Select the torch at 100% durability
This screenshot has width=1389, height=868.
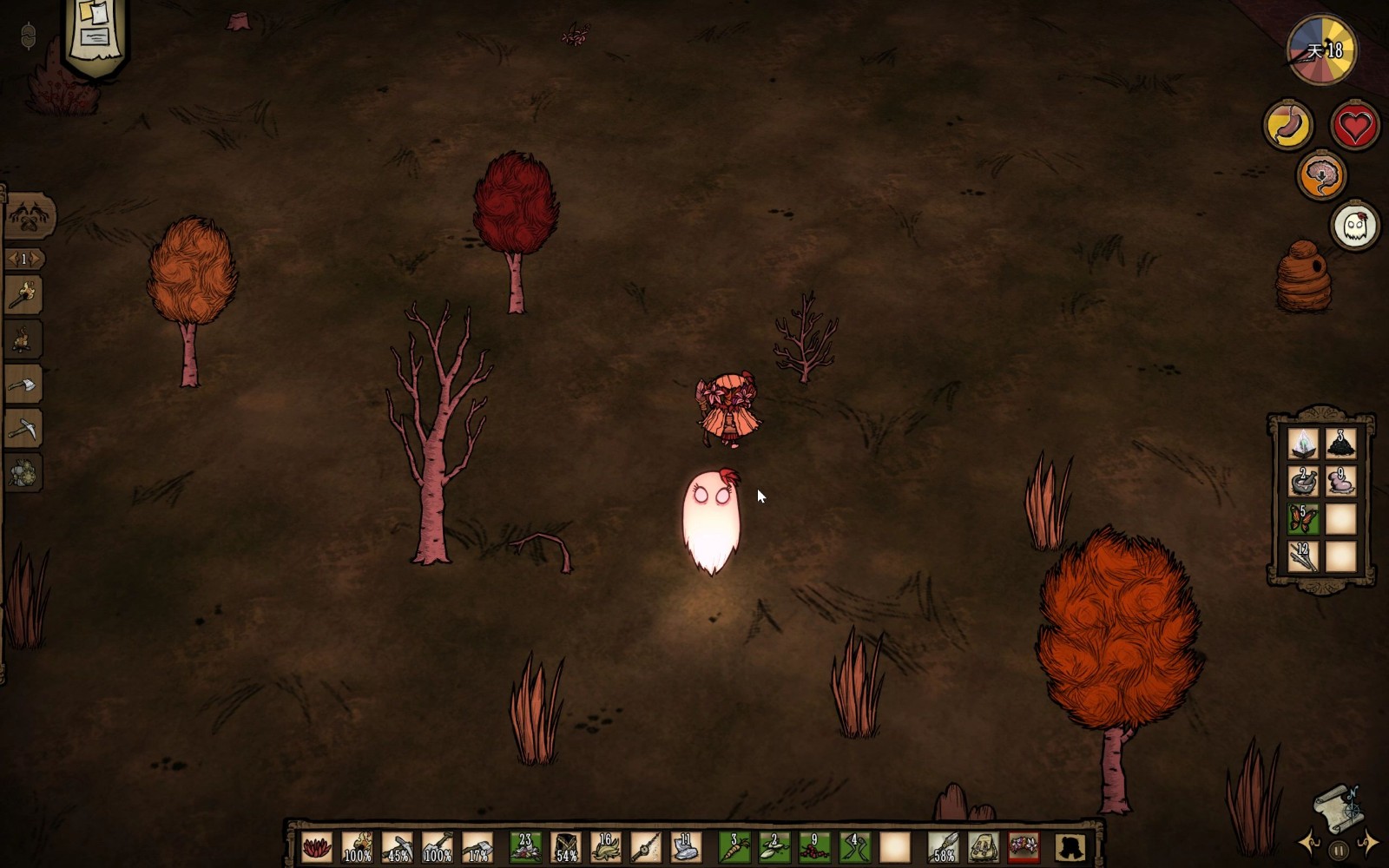[357, 846]
